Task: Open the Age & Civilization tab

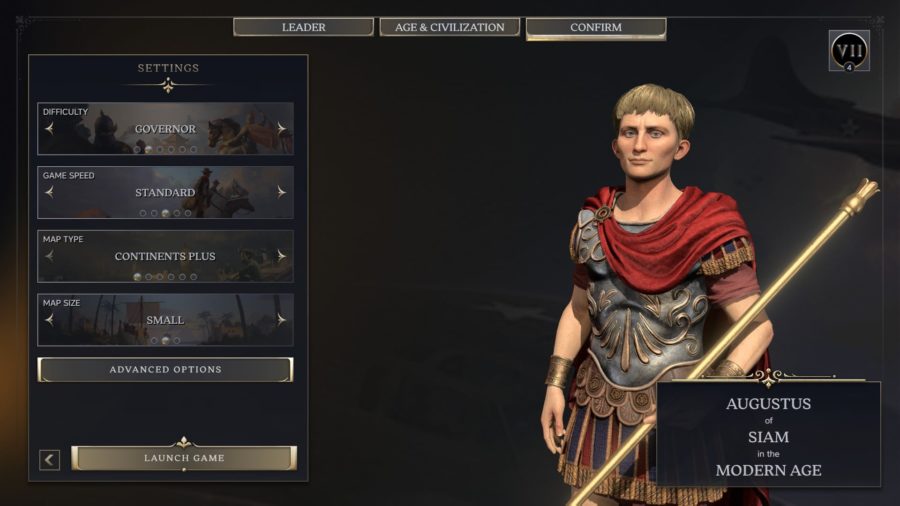Action: point(449,27)
